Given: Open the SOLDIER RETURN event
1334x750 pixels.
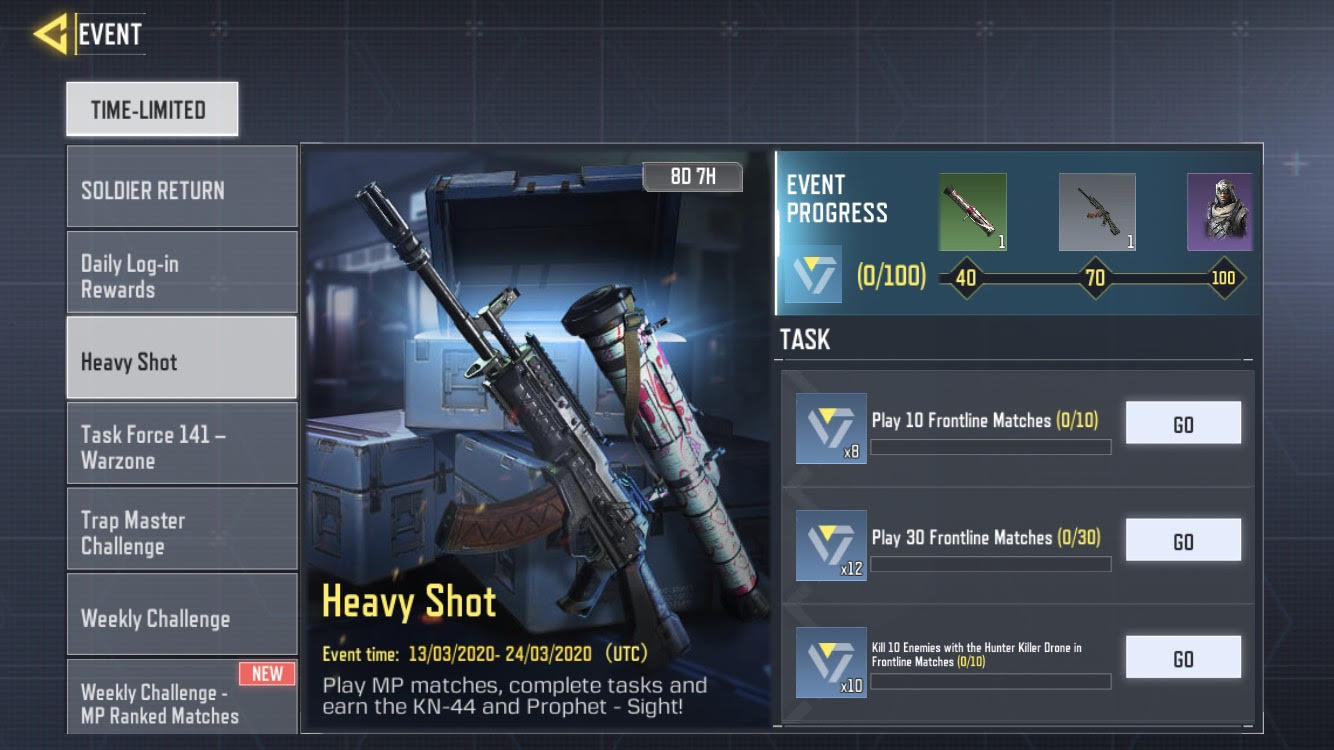Looking at the screenshot, I should click(182, 189).
